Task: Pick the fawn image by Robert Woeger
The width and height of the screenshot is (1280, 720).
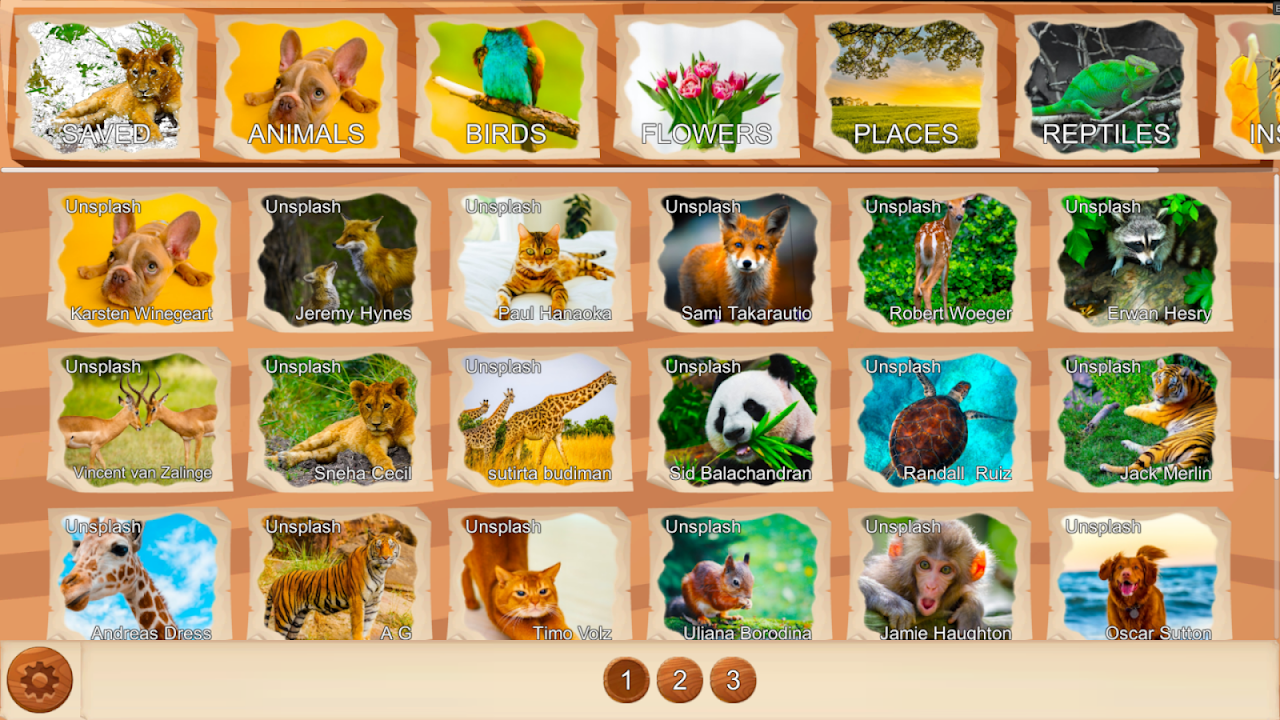Action: pos(940,260)
